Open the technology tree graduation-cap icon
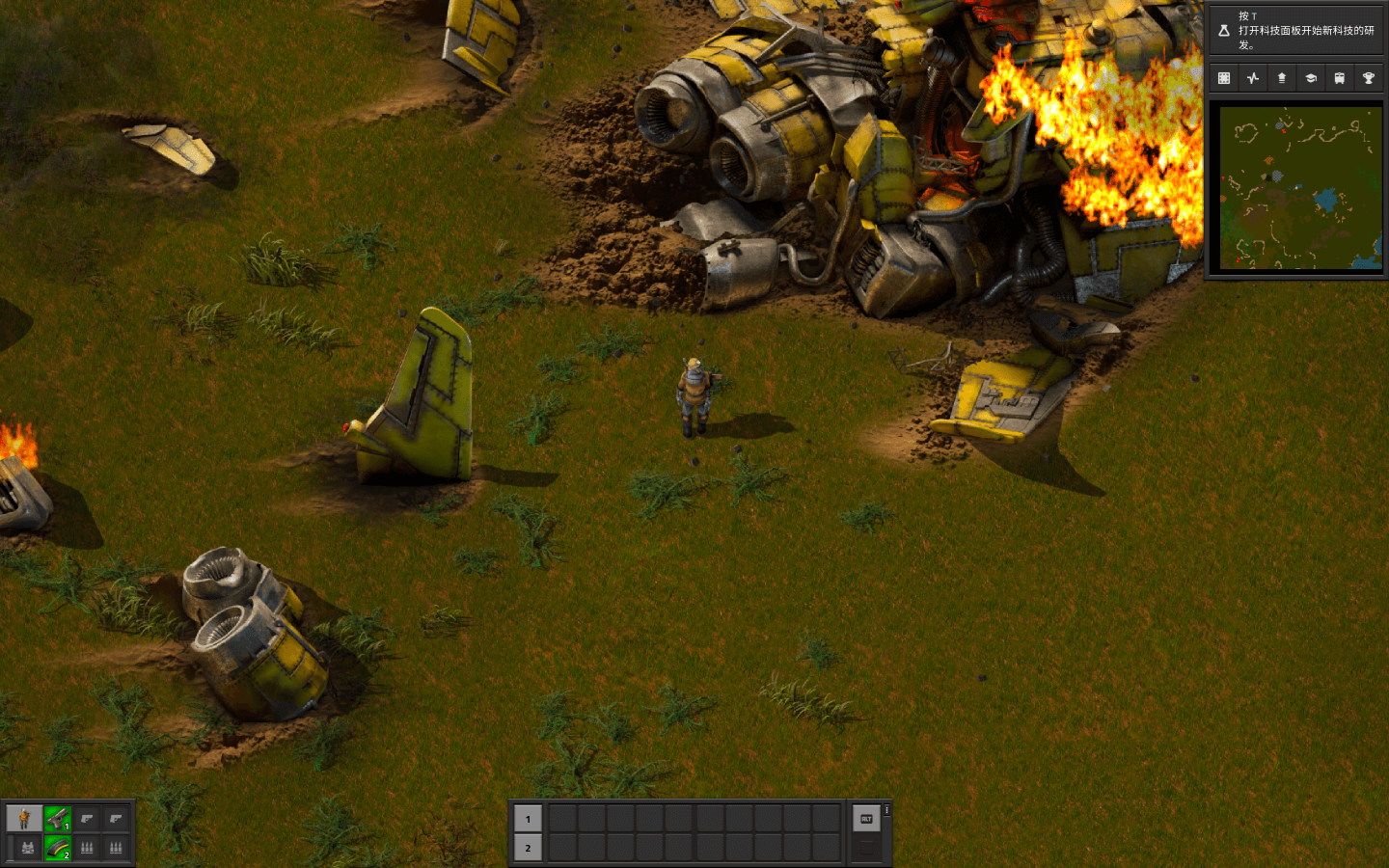This screenshot has height=868, width=1389. pyautogui.click(x=1310, y=77)
